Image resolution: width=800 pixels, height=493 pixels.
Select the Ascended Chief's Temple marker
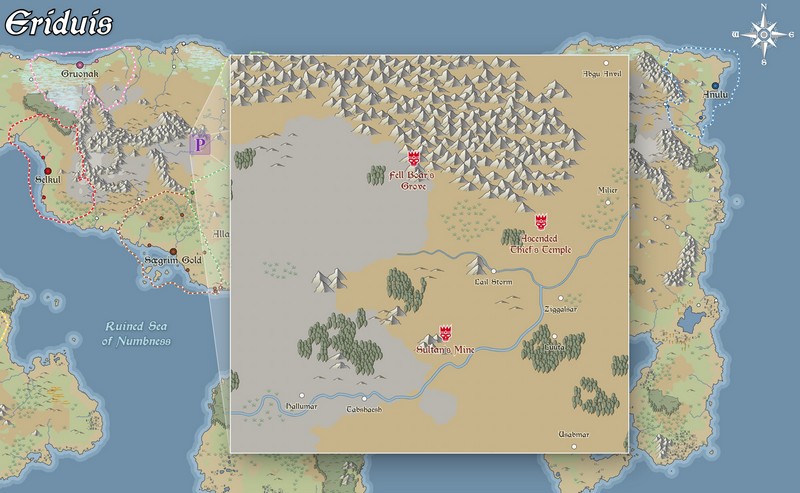[542, 221]
